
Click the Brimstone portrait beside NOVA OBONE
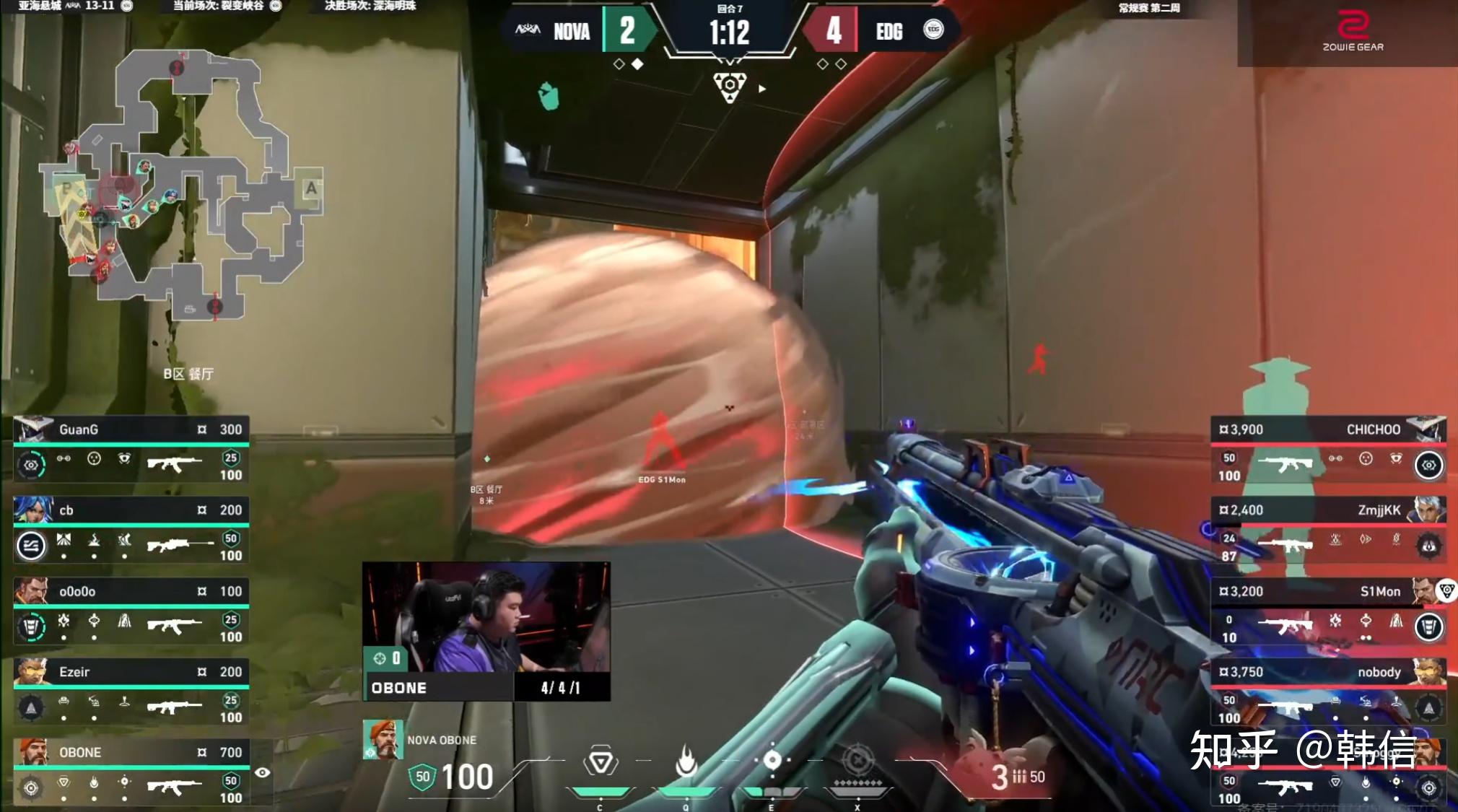pos(383,739)
